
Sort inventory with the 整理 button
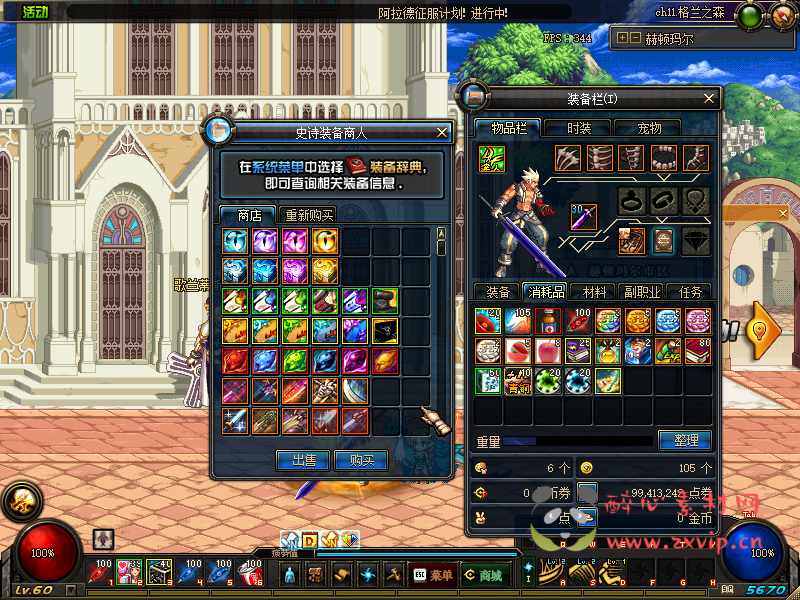click(685, 440)
